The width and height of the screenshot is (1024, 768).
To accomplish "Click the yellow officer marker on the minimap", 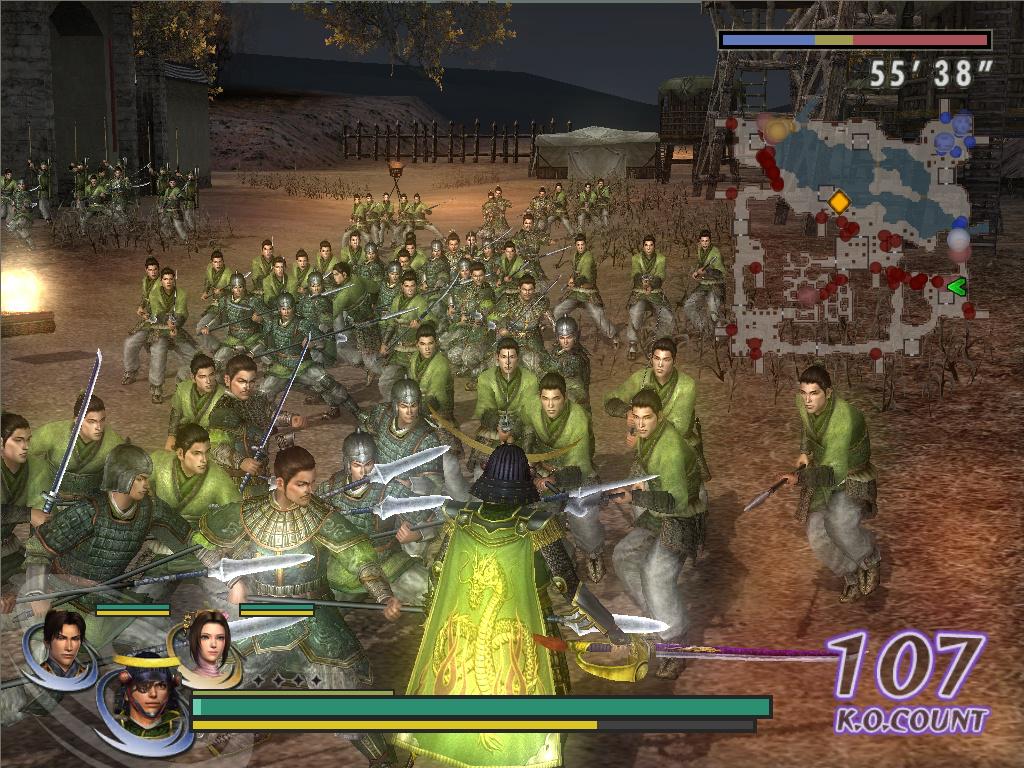I will point(777,130).
